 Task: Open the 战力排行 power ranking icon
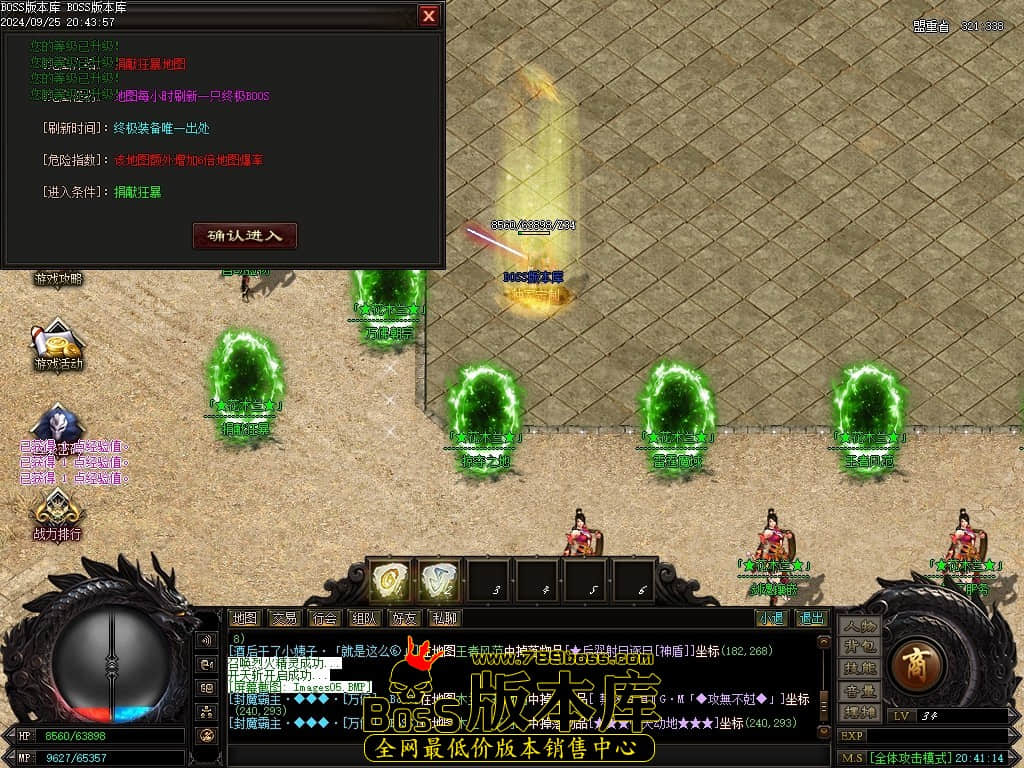(x=58, y=515)
